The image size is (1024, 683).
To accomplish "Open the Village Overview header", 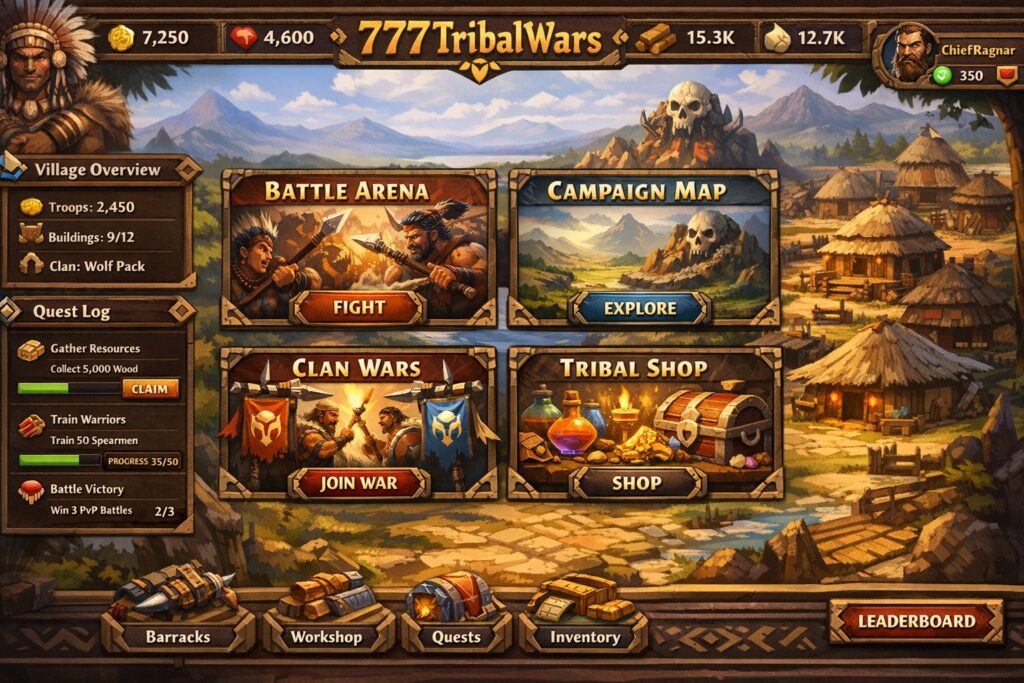I will point(97,170).
